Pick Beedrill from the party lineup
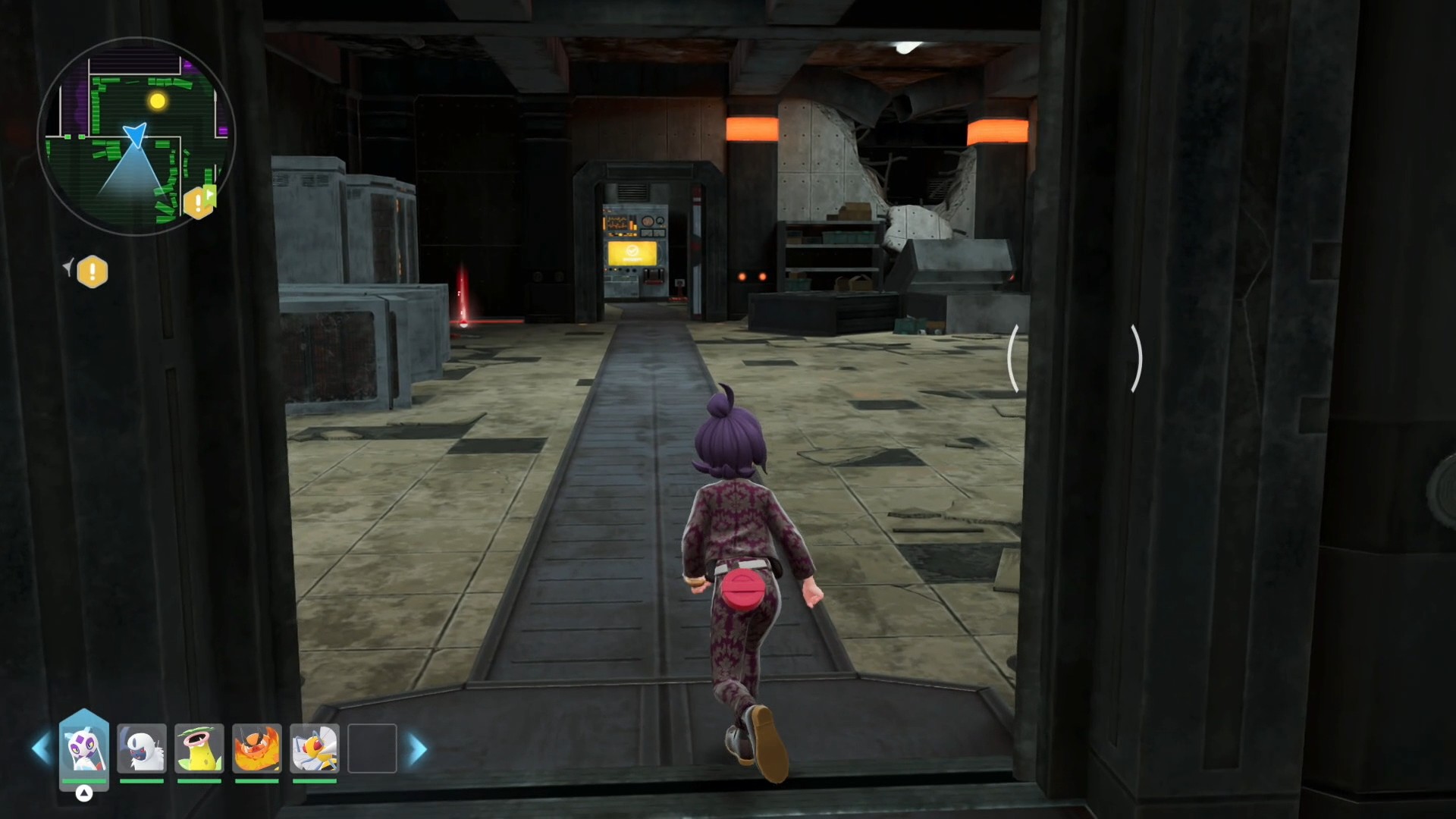The height and width of the screenshot is (819, 1456). (x=315, y=748)
